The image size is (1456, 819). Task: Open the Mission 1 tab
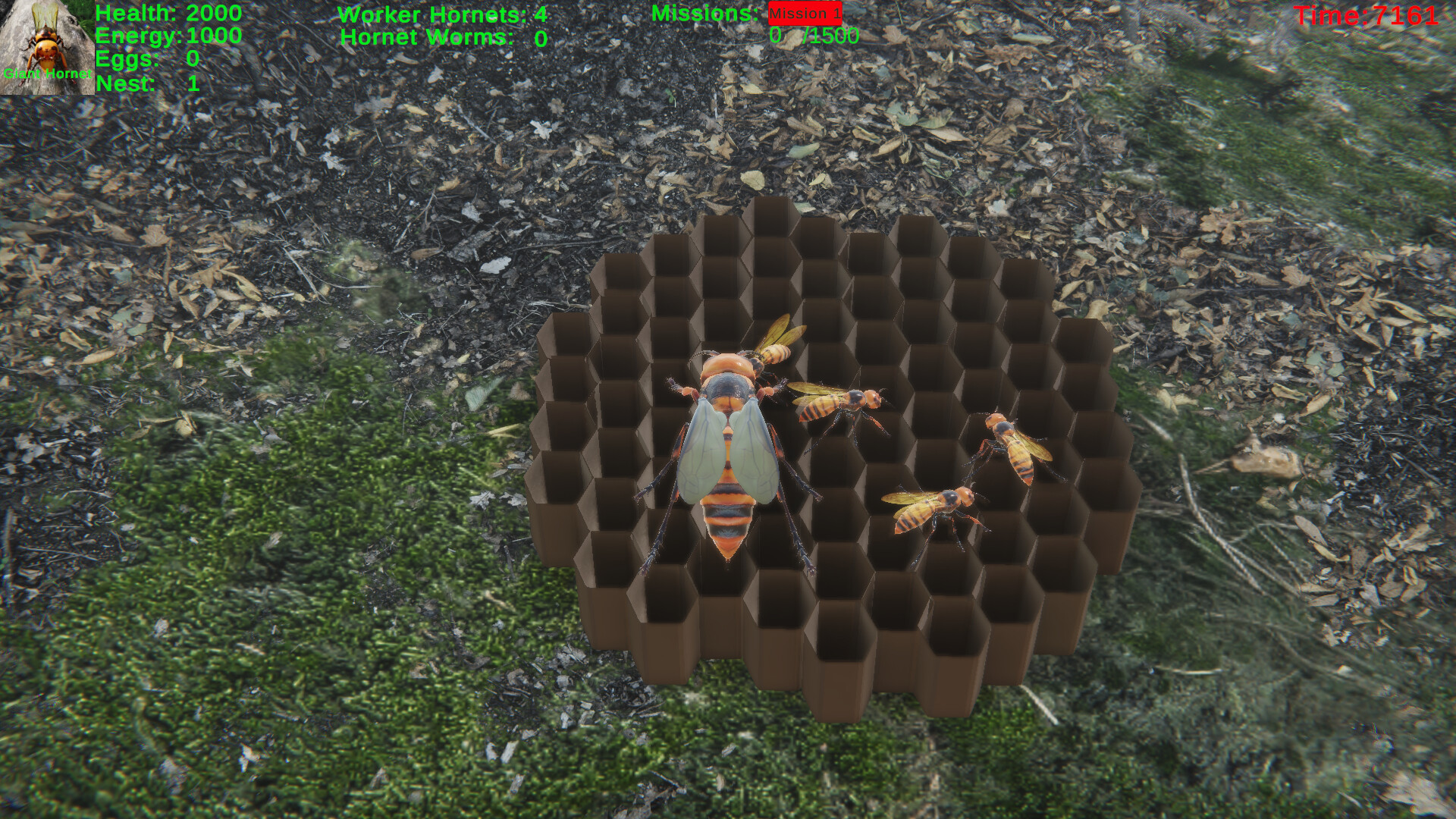coord(804,13)
